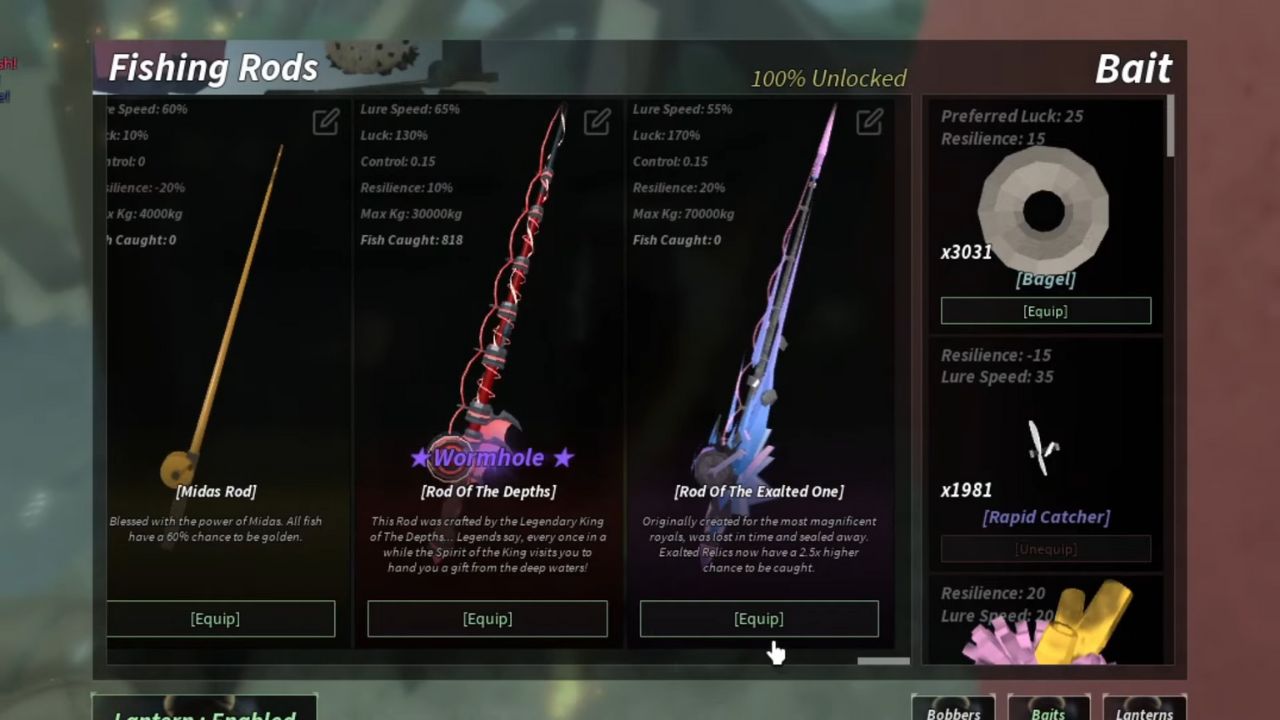
Task: Click the 100% Unlocked progress indicator
Action: point(827,79)
